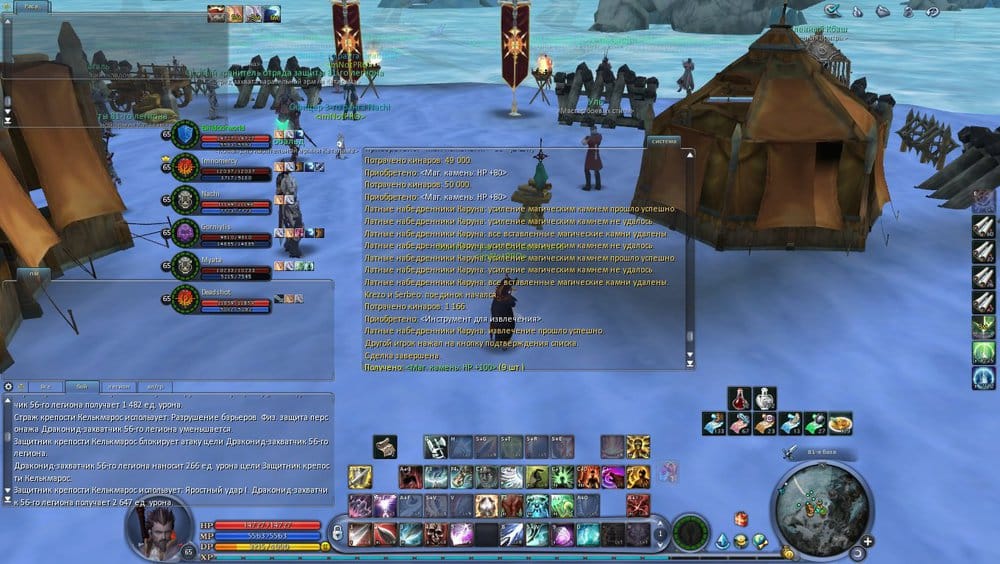The width and height of the screenshot is (1000, 564).
Task: Switch to the 'ал/гр' chat tab
Action: 153,386
